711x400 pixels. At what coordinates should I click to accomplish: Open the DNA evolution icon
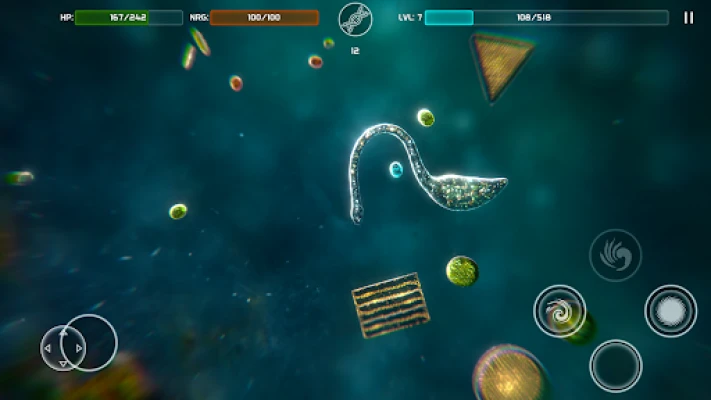pyautogui.click(x=354, y=19)
